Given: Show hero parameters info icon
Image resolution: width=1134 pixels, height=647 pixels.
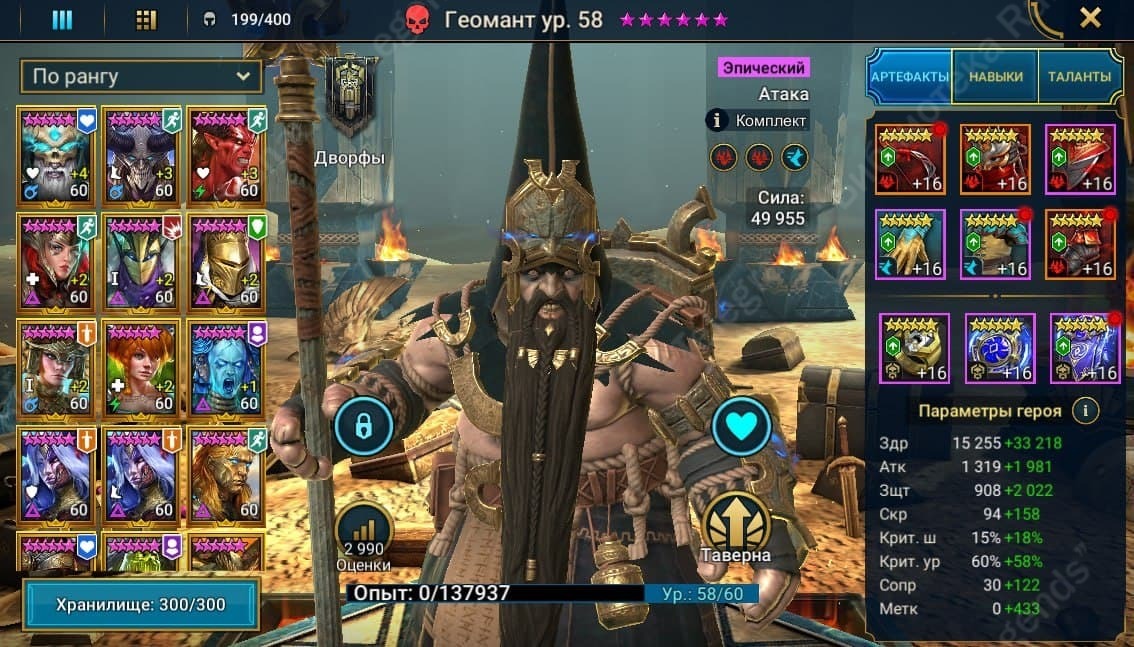Looking at the screenshot, I should point(1084,410).
